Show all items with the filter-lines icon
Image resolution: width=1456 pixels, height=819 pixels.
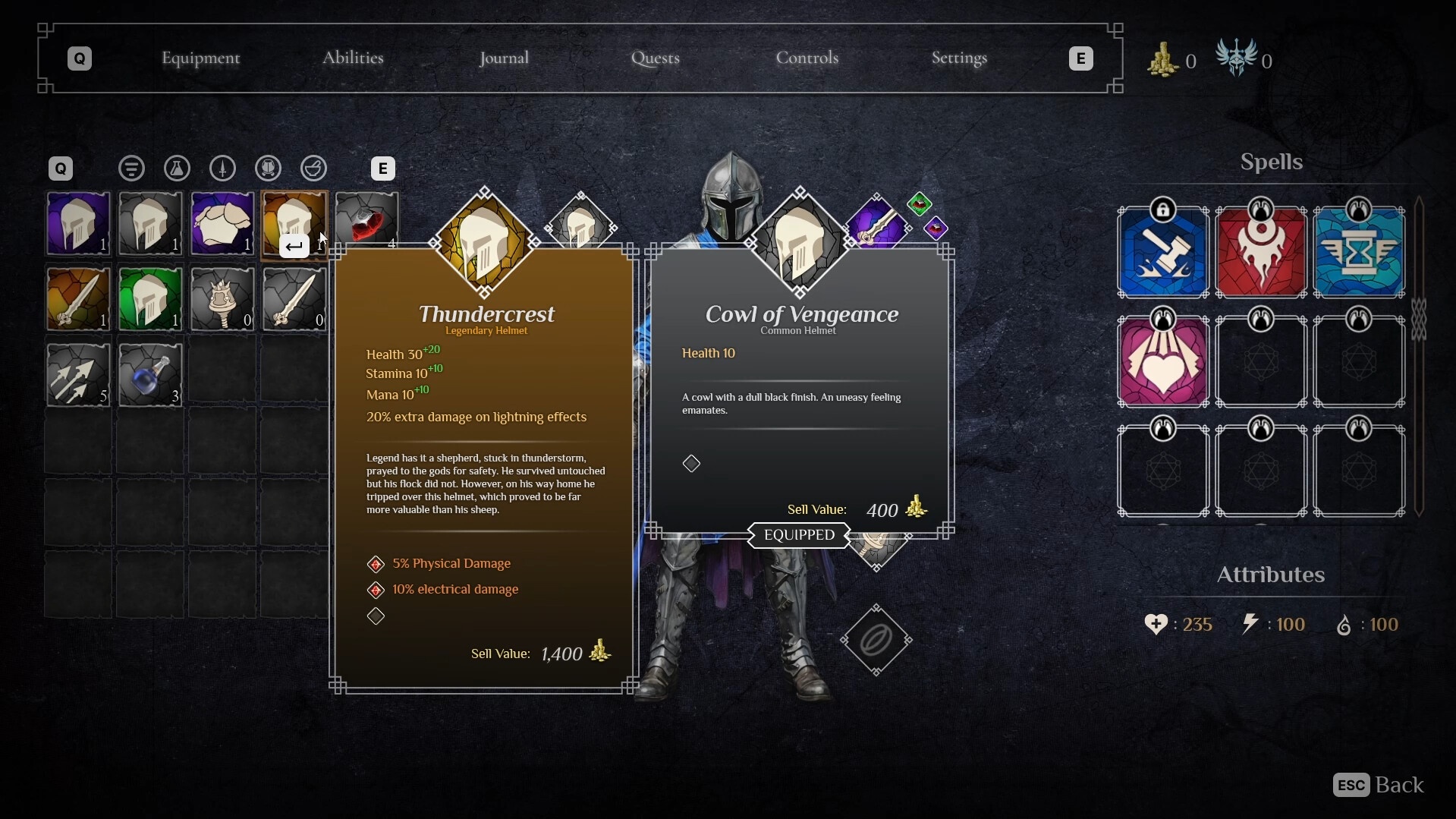point(132,169)
